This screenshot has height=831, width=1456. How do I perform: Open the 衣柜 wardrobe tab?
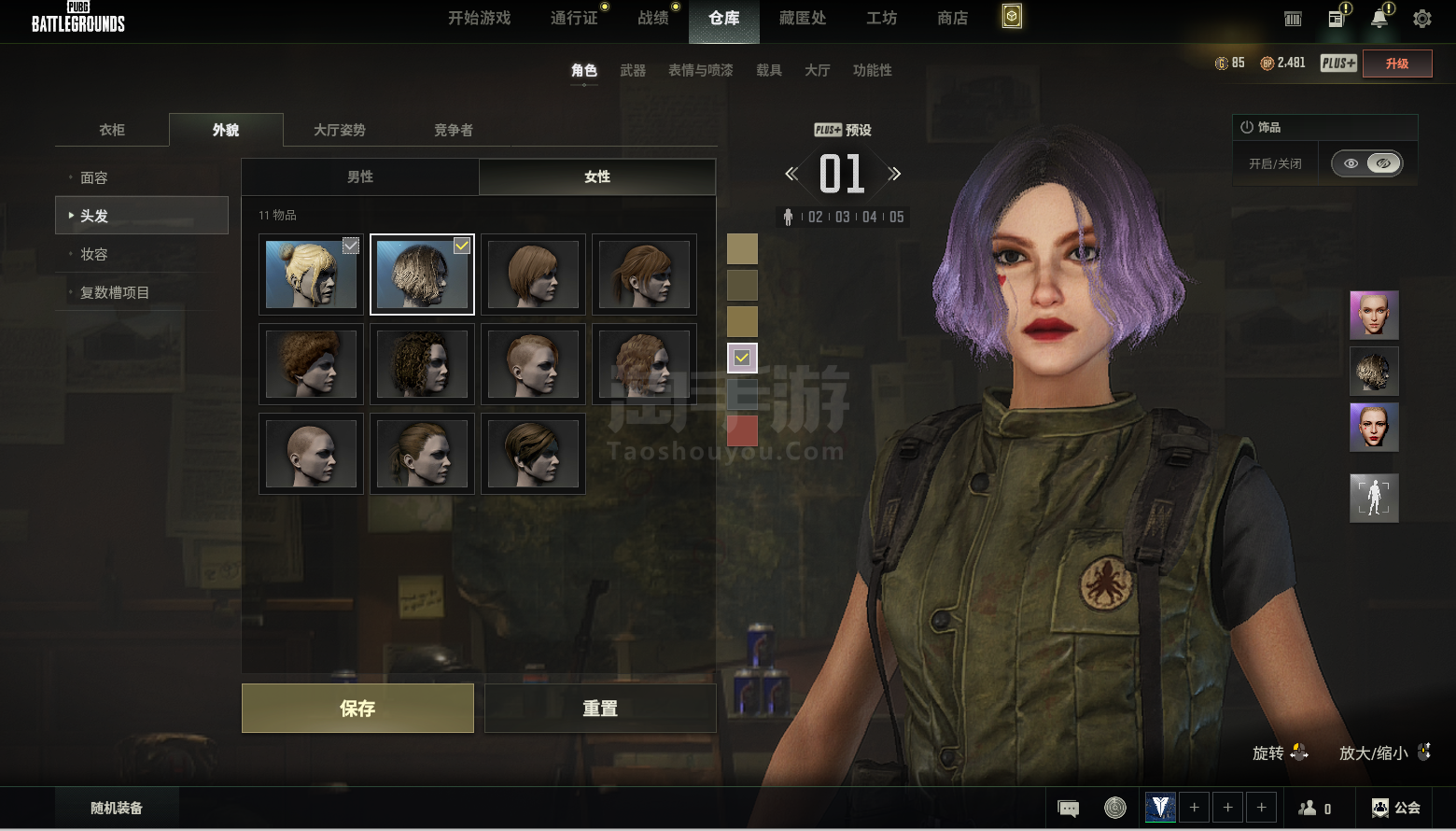tap(112, 130)
